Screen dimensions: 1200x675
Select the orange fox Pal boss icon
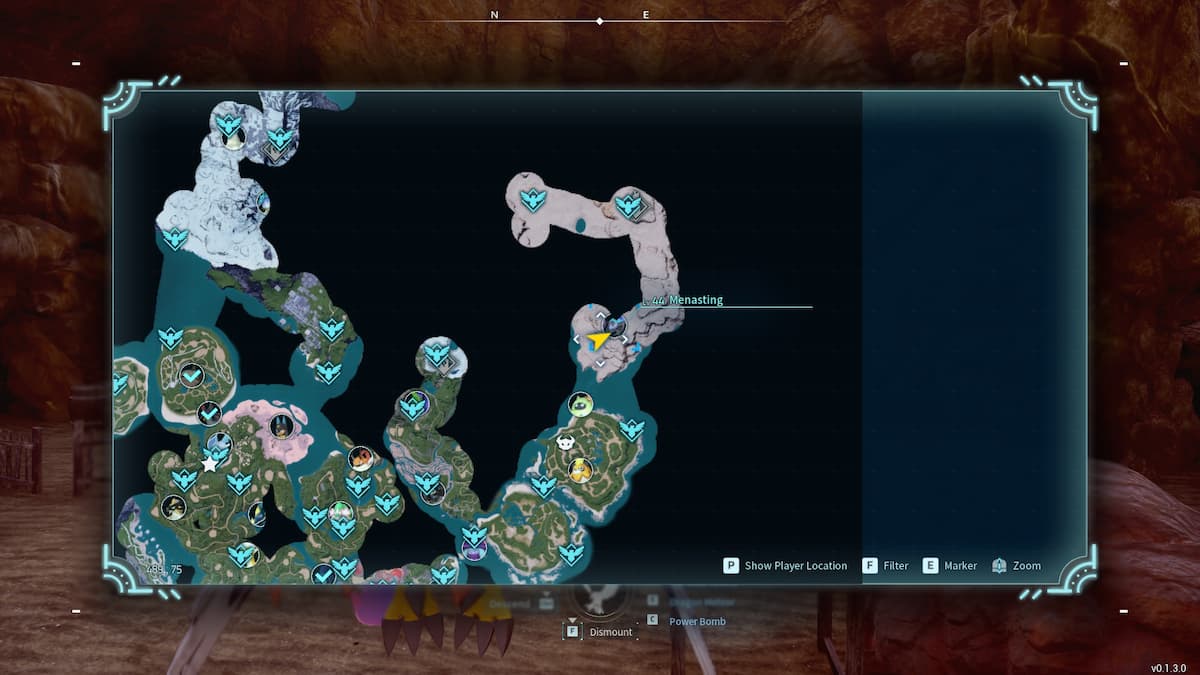pos(360,458)
